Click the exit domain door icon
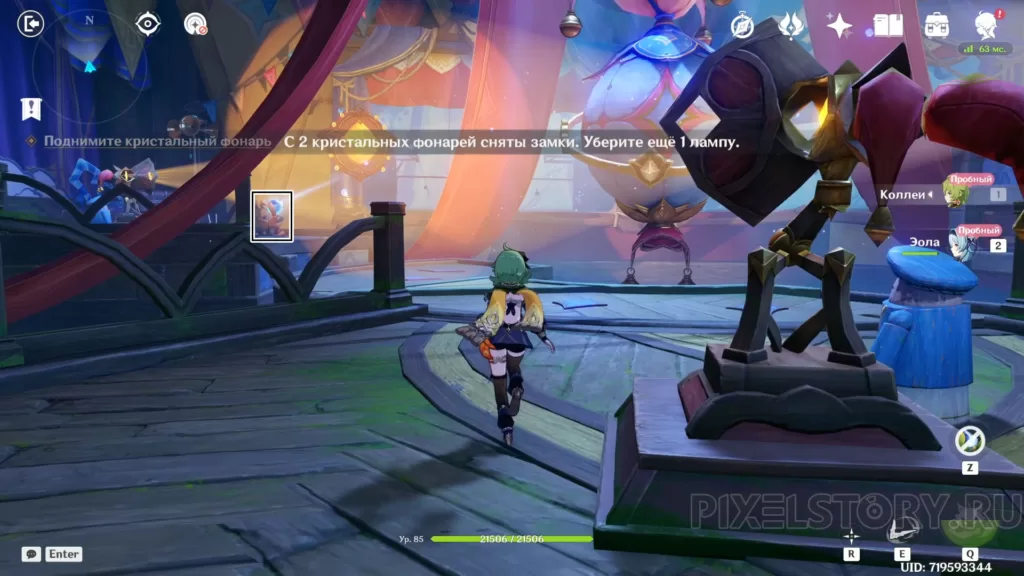This screenshot has width=1024, height=576. point(31,23)
